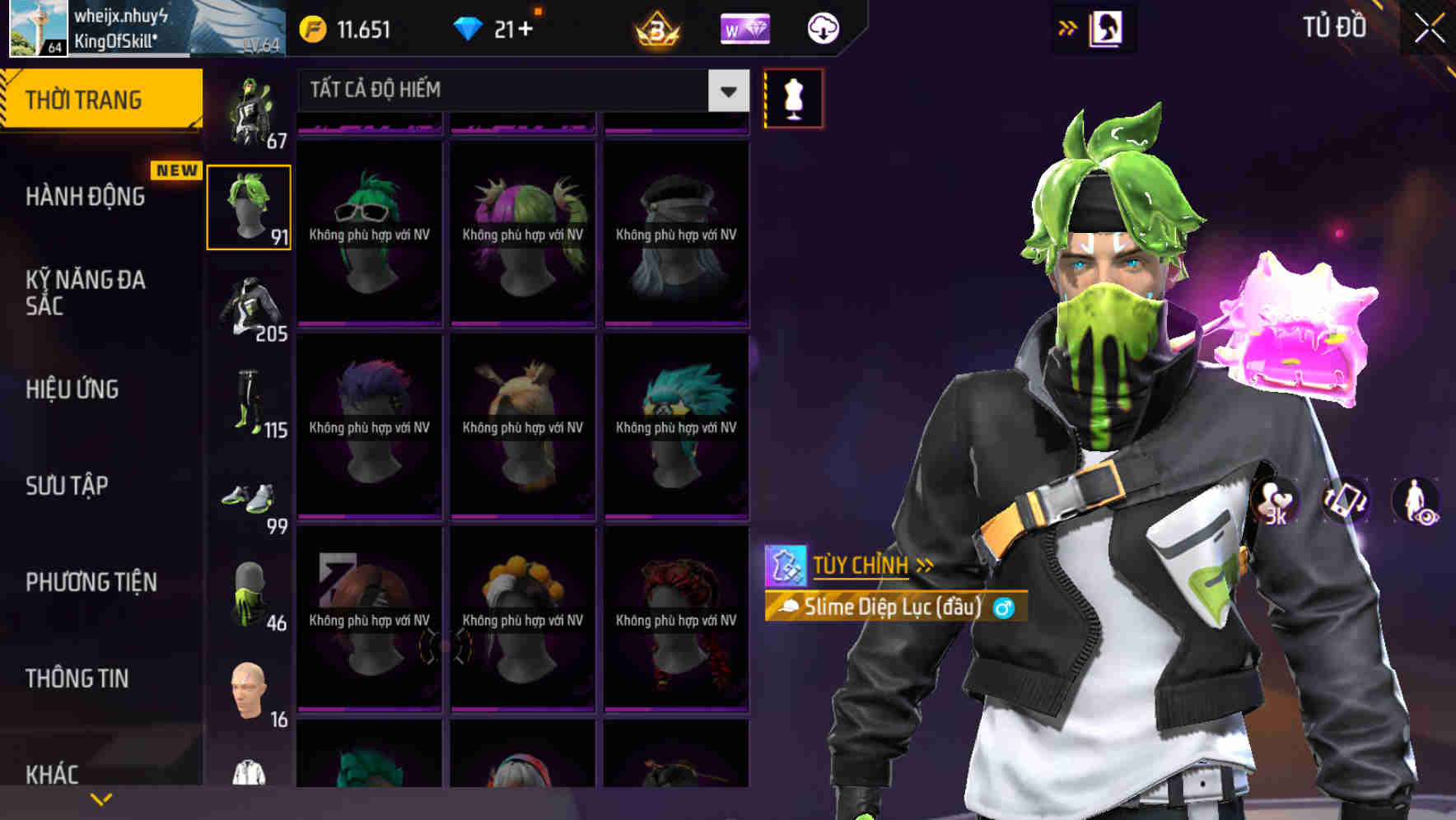Expand the chevron arrow below Khác
This screenshot has height=820, width=1456.
tap(100, 799)
